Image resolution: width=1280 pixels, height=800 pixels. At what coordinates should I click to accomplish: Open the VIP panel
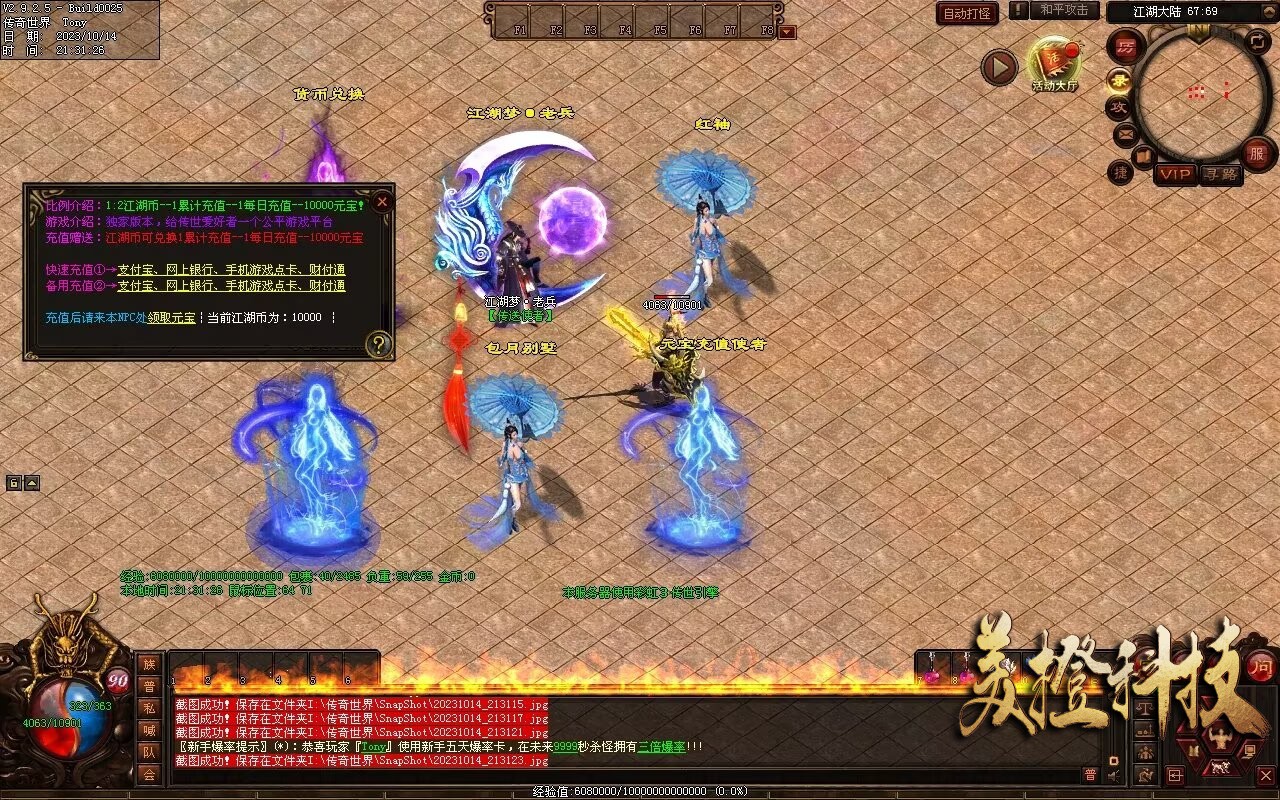click(x=1175, y=174)
